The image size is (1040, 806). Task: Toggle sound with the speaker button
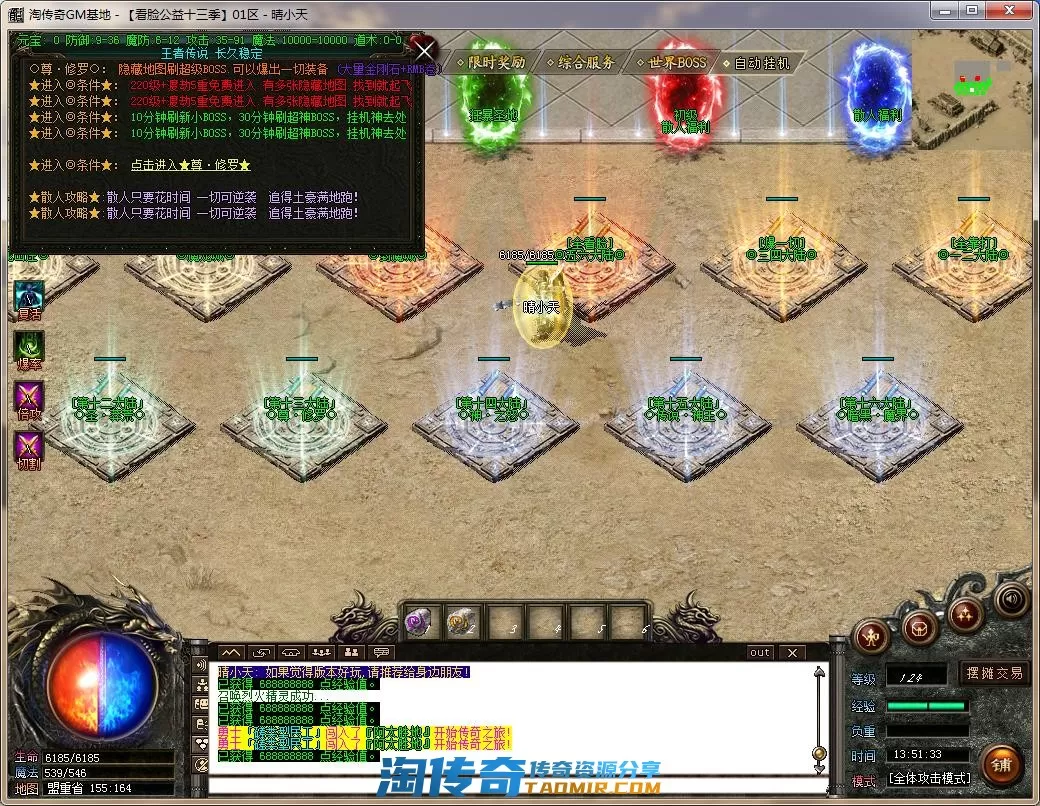(1012, 599)
